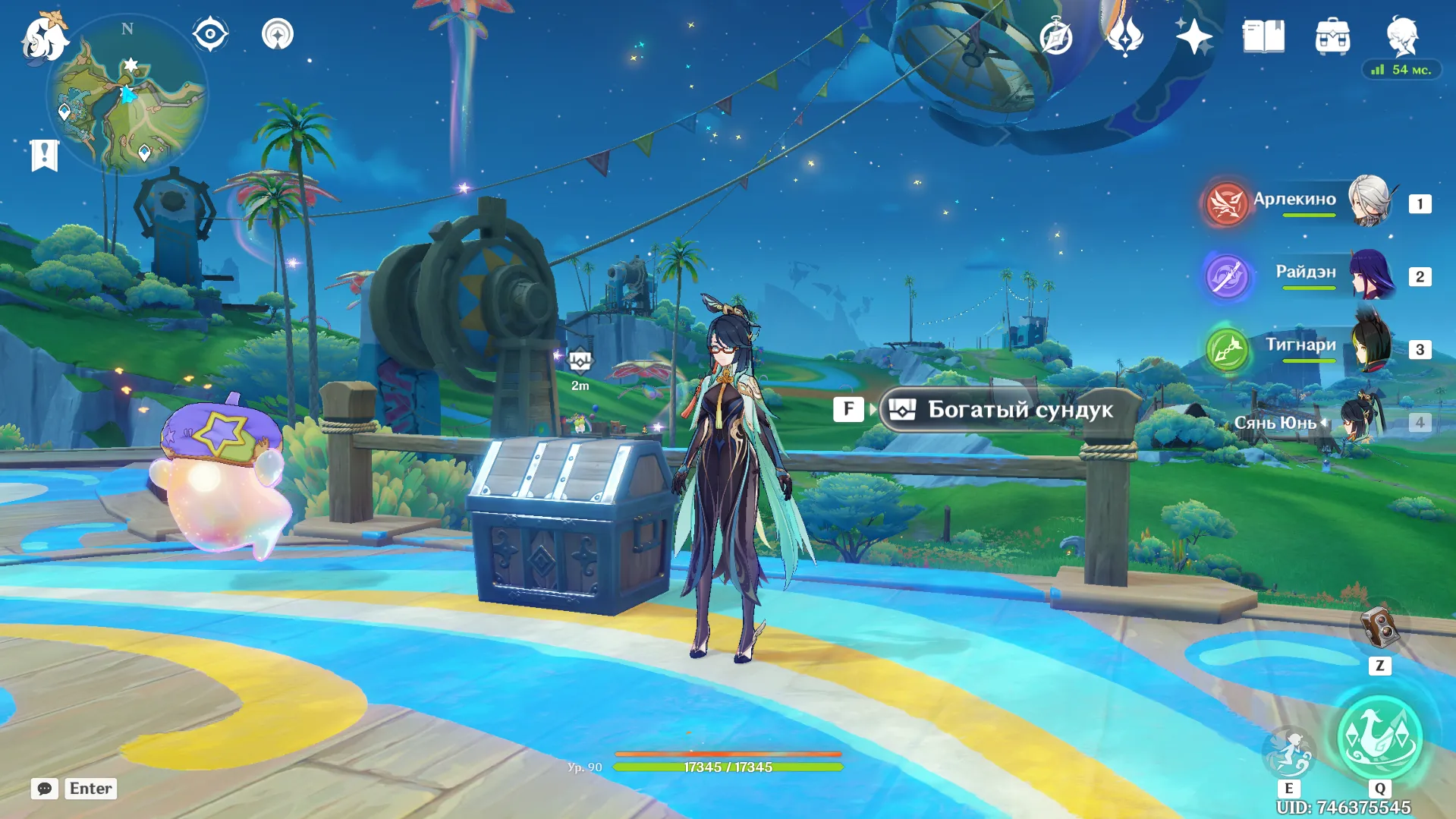Open the compass adventure icon

click(x=1055, y=37)
